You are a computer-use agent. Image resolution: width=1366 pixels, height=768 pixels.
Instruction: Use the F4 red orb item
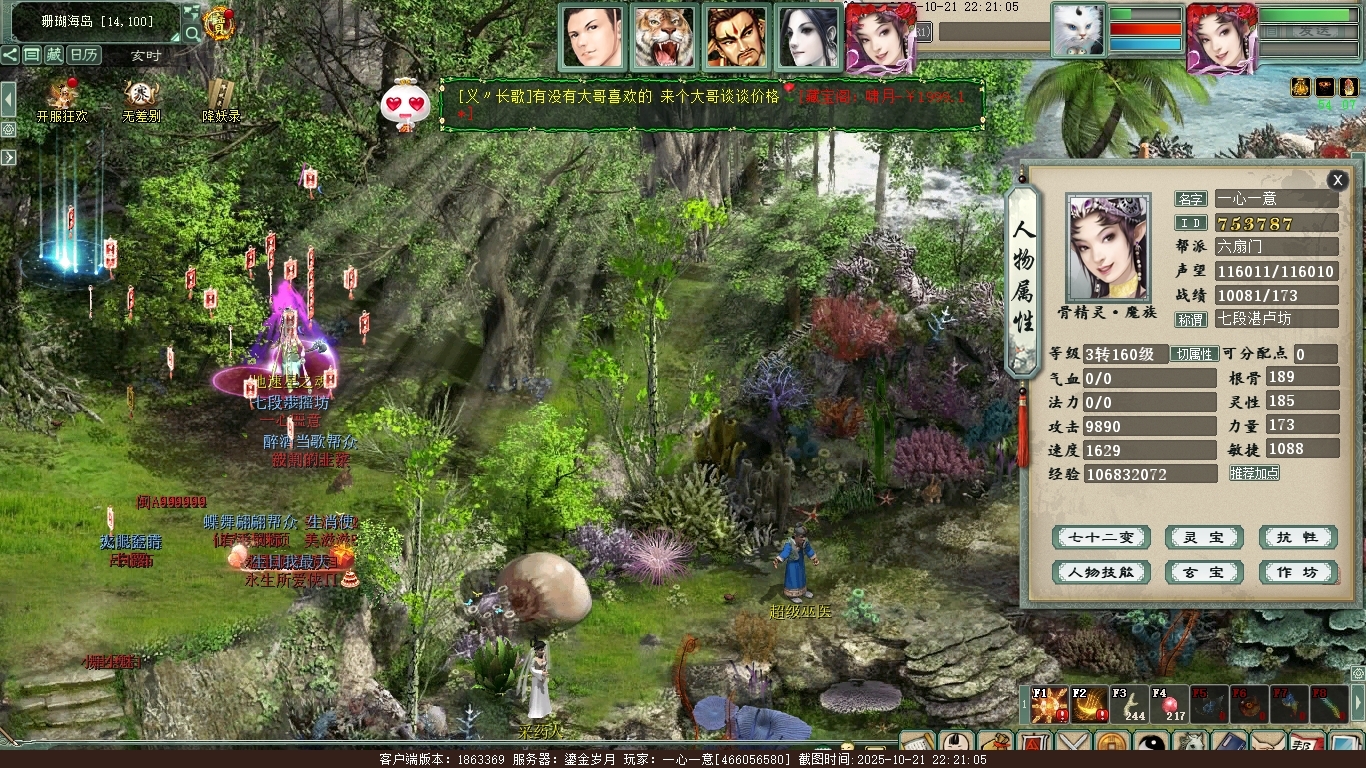(x=1169, y=704)
